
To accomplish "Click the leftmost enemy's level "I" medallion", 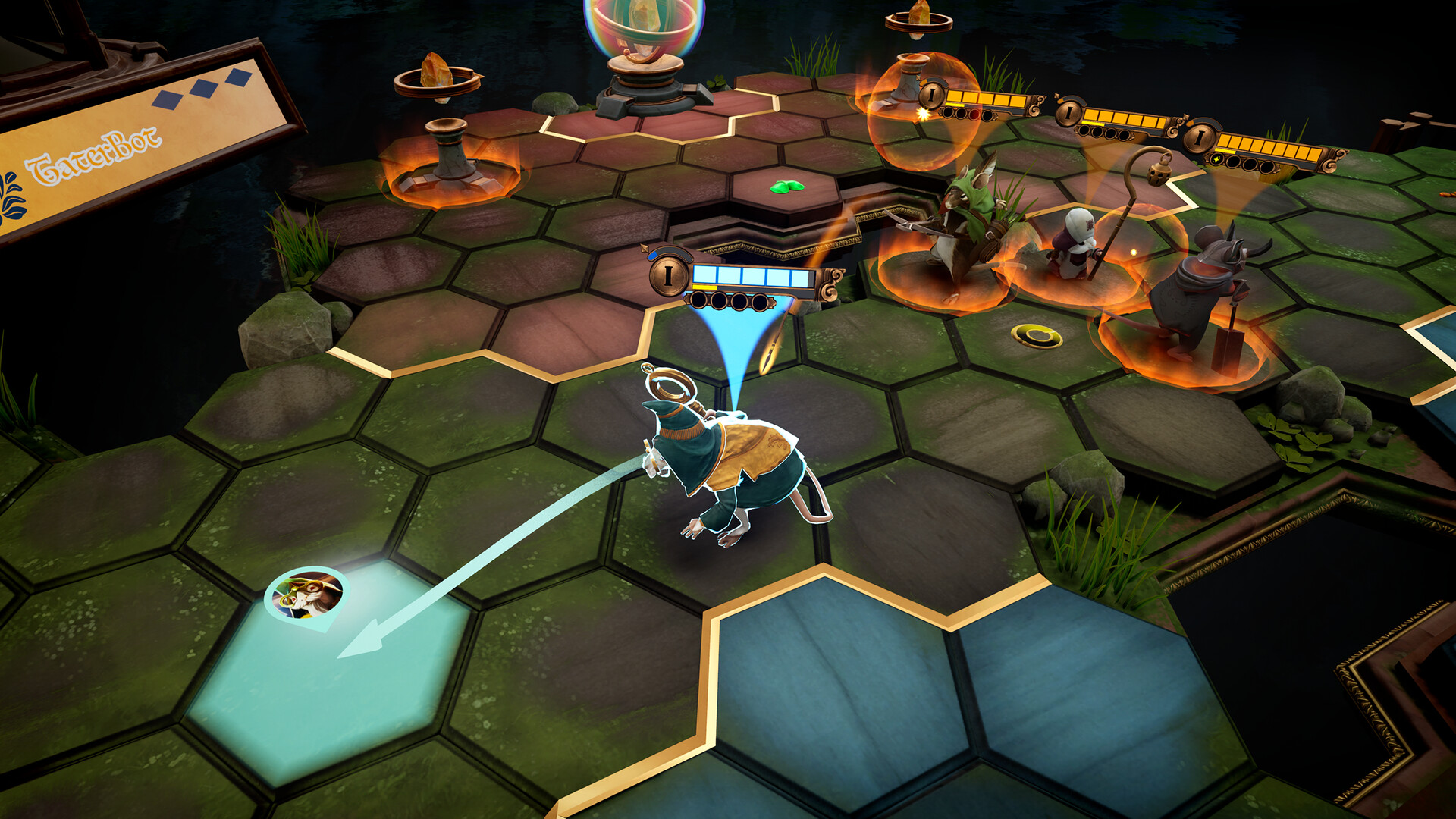I will click(x=931, y=97).
